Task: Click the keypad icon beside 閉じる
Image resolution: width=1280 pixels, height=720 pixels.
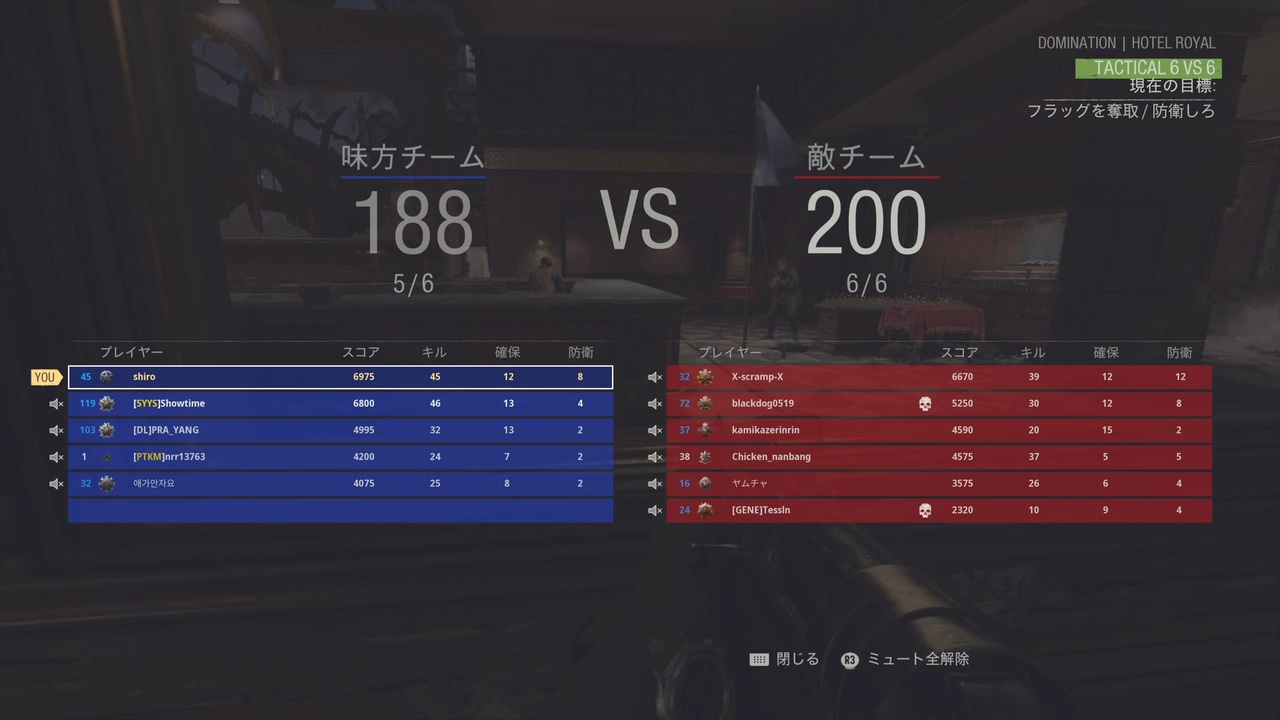Action: pos(759,659)
